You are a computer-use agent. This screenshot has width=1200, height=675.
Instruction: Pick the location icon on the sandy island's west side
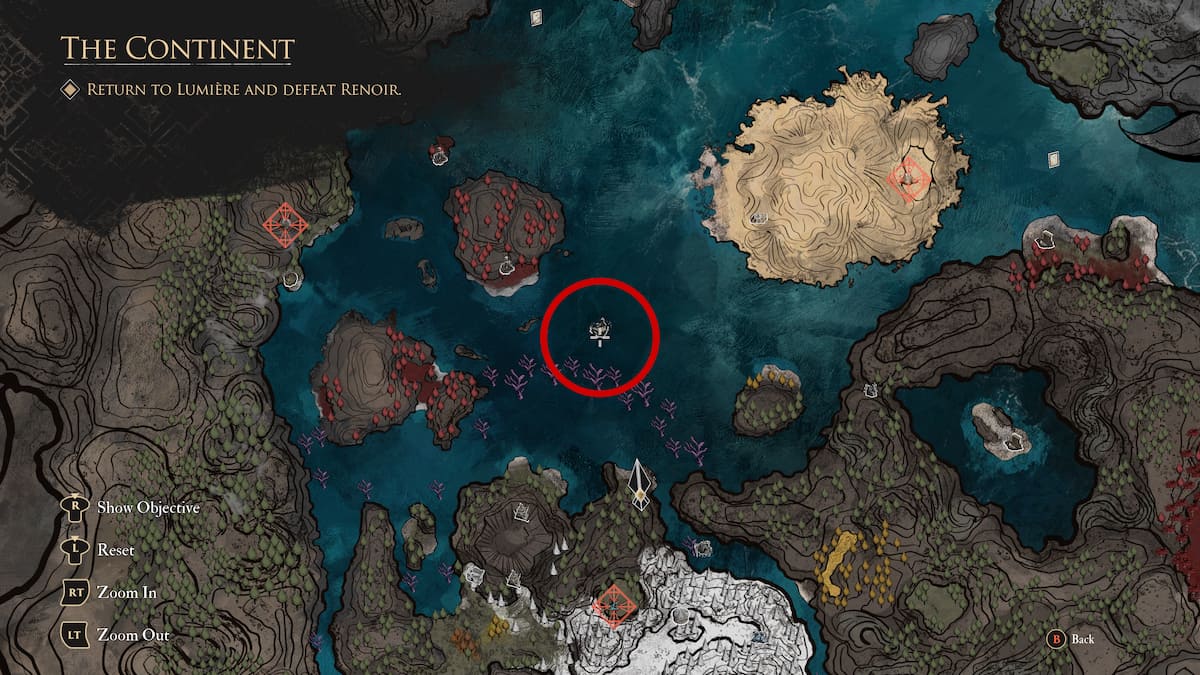point(758,217)
